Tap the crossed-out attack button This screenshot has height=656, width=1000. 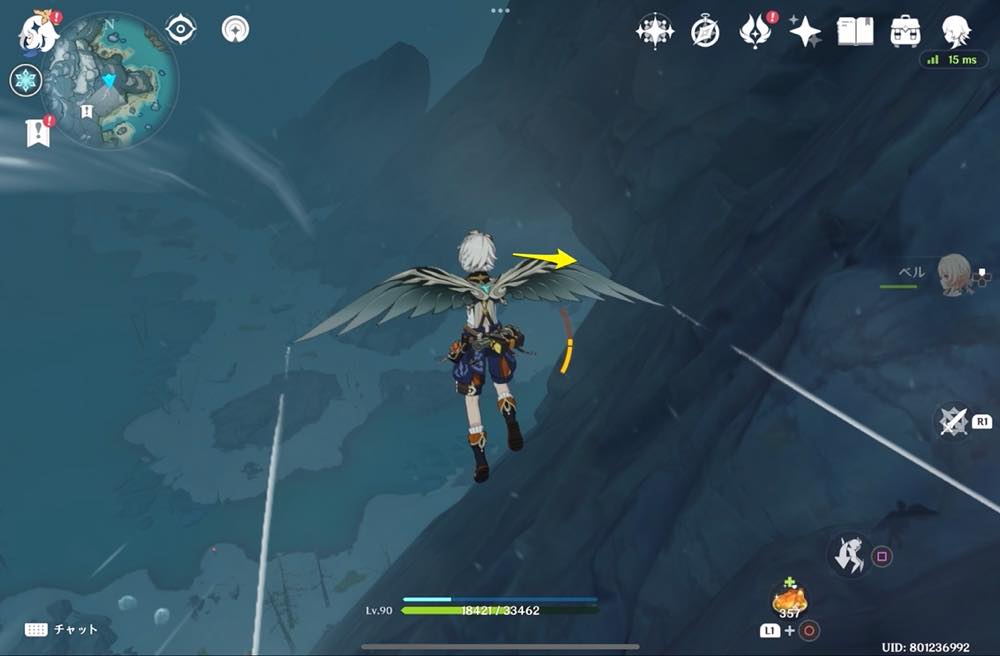(953, 421)
